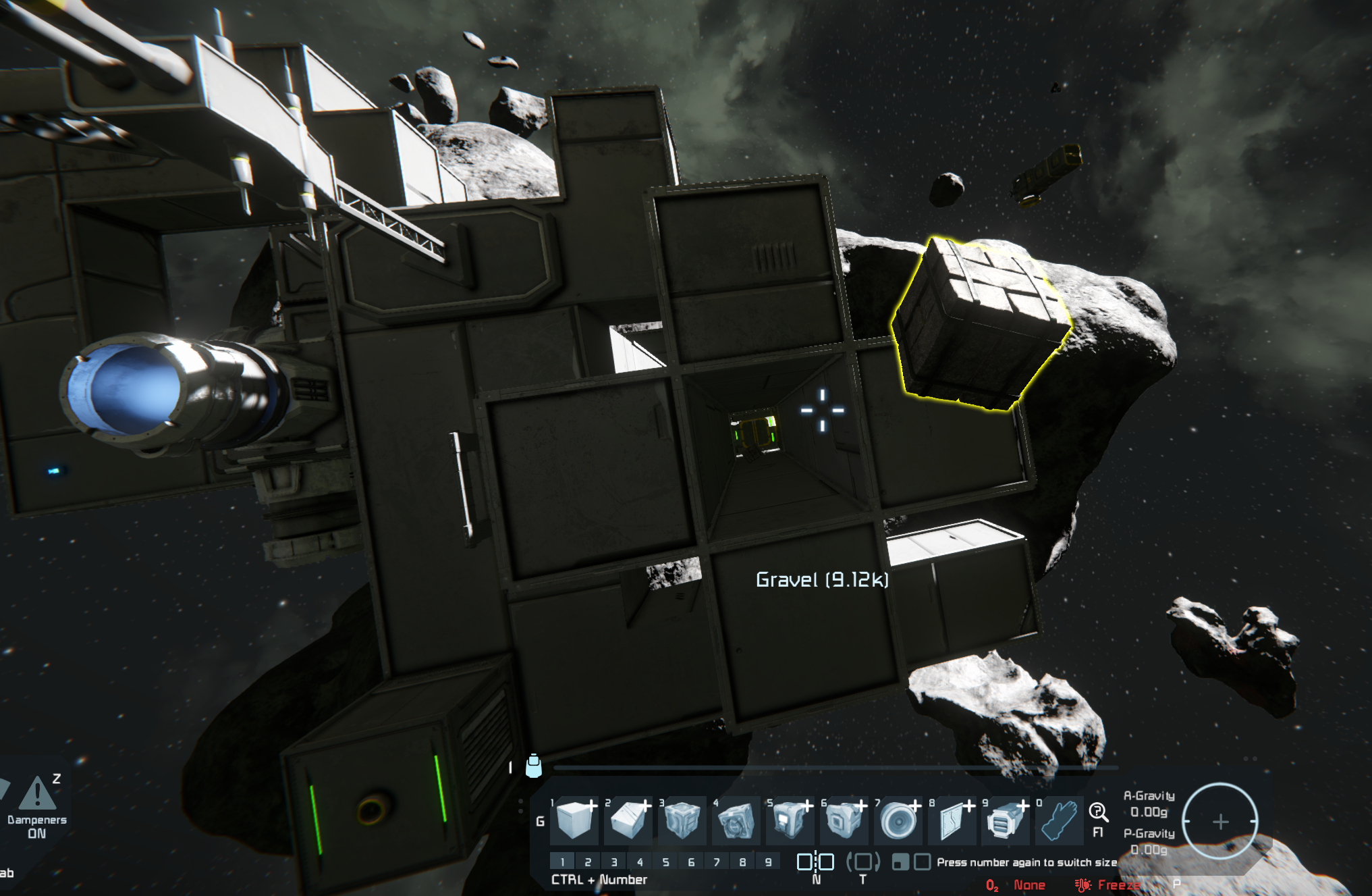1372x896 pixels.
Task: Select the round thruster block in slot 7
Action: point(898,820)
